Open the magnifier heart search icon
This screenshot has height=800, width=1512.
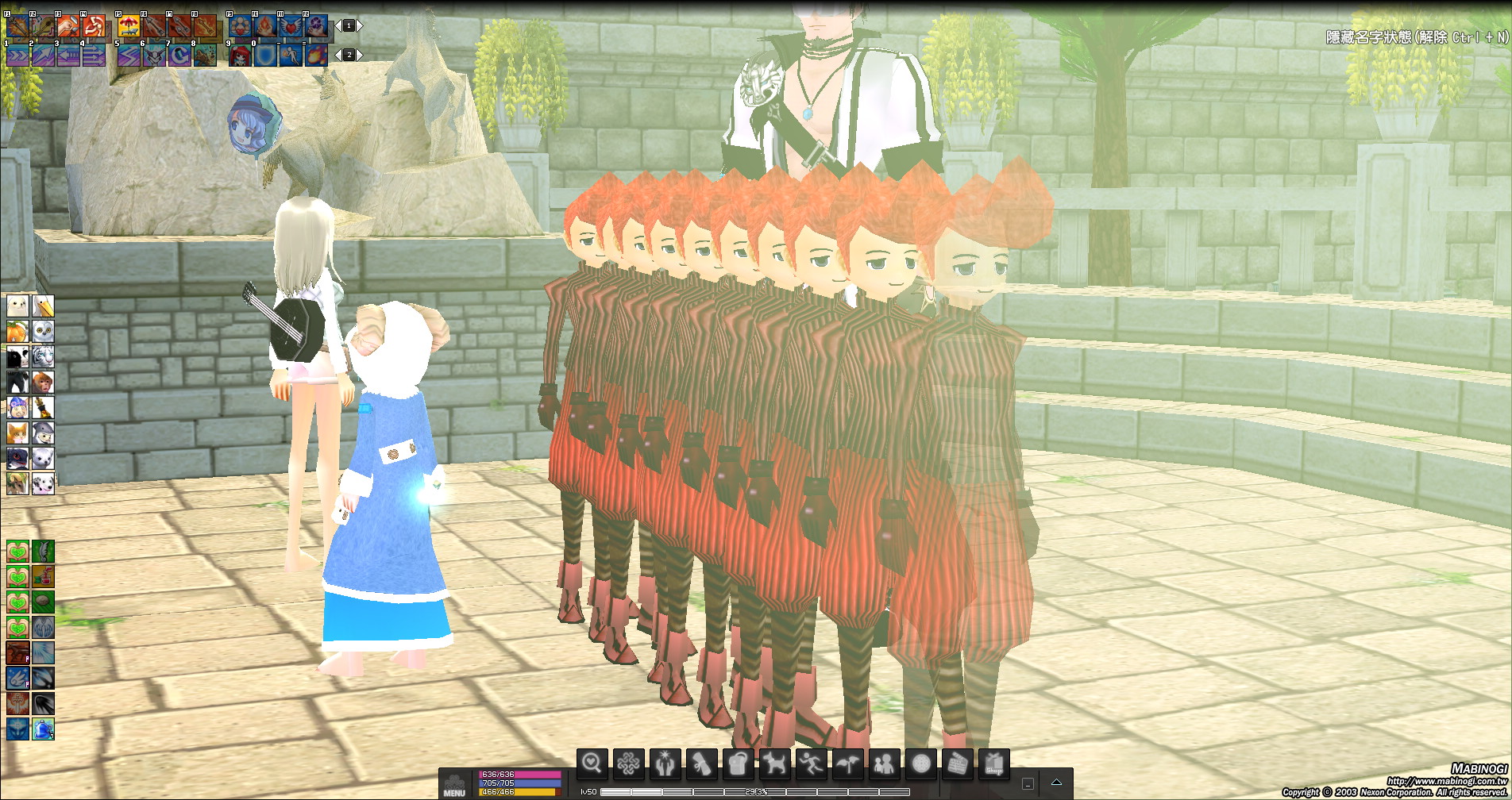click(x=592, y=763)
